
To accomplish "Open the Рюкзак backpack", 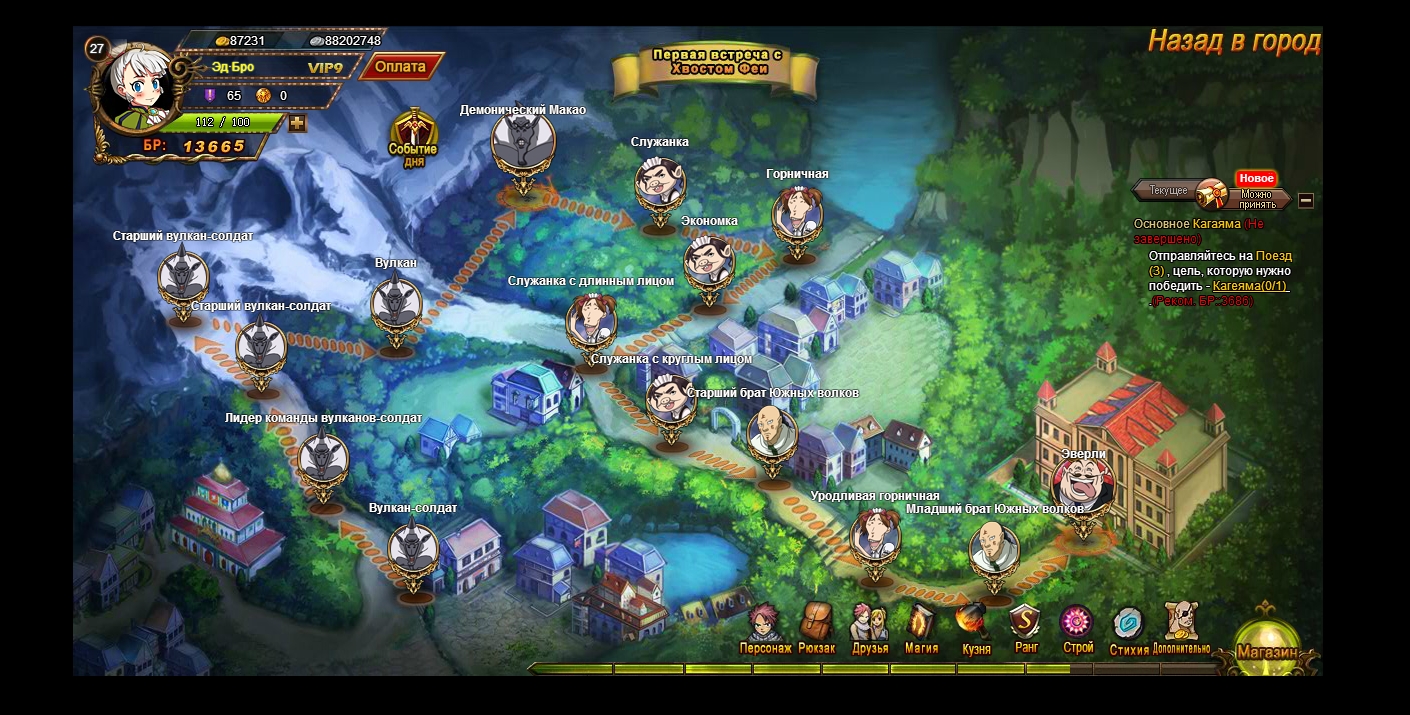I will click(816, 629).
